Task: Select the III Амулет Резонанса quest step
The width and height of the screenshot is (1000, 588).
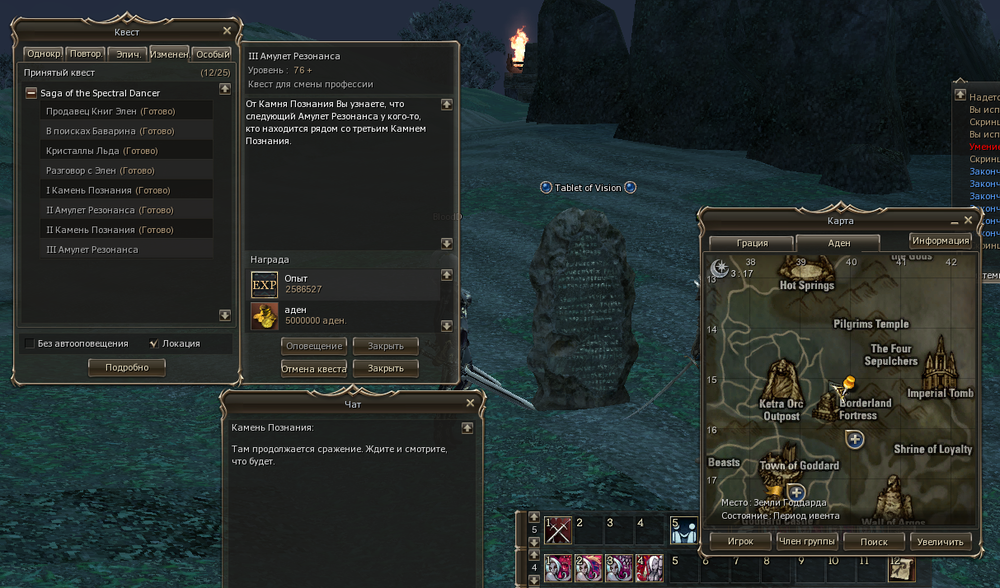Action: [x=92, y=250]
